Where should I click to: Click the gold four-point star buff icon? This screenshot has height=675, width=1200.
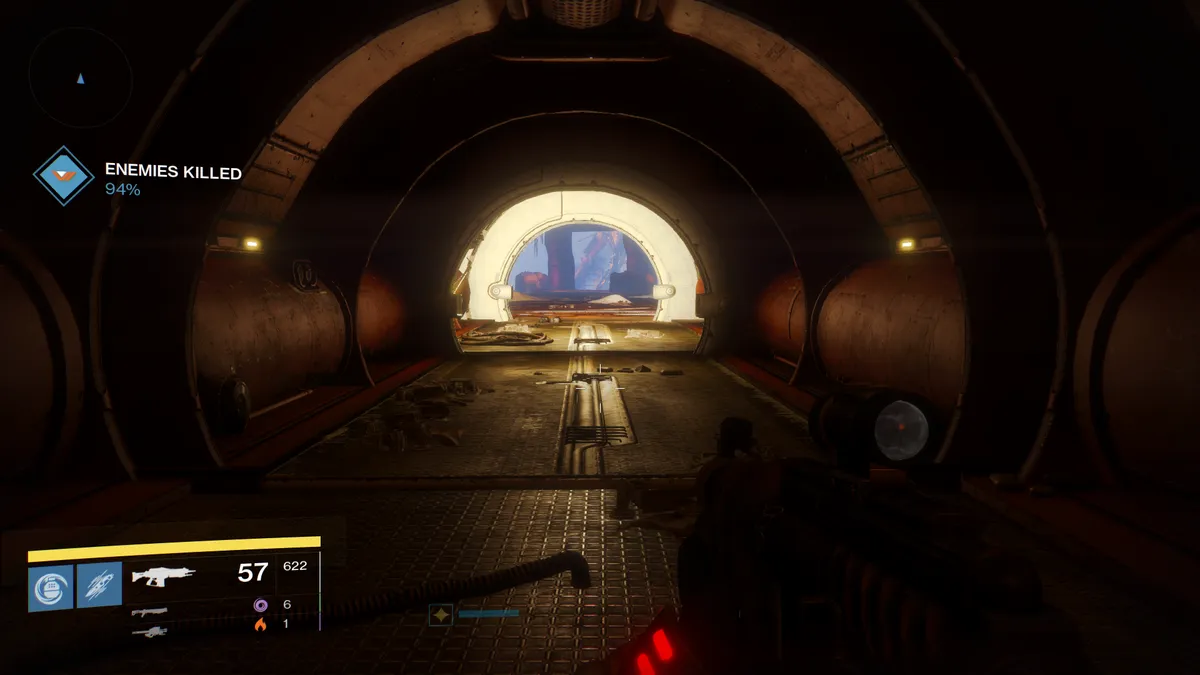coord(440,614)
